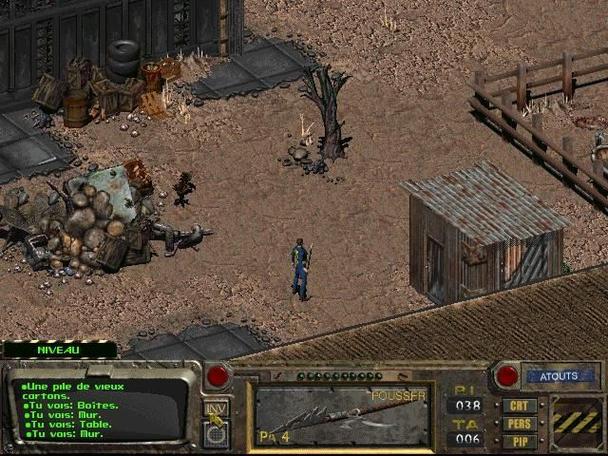Open the ATOUTS skilldex panel
The image size is (608, 456).
click(x=558, y=377)
